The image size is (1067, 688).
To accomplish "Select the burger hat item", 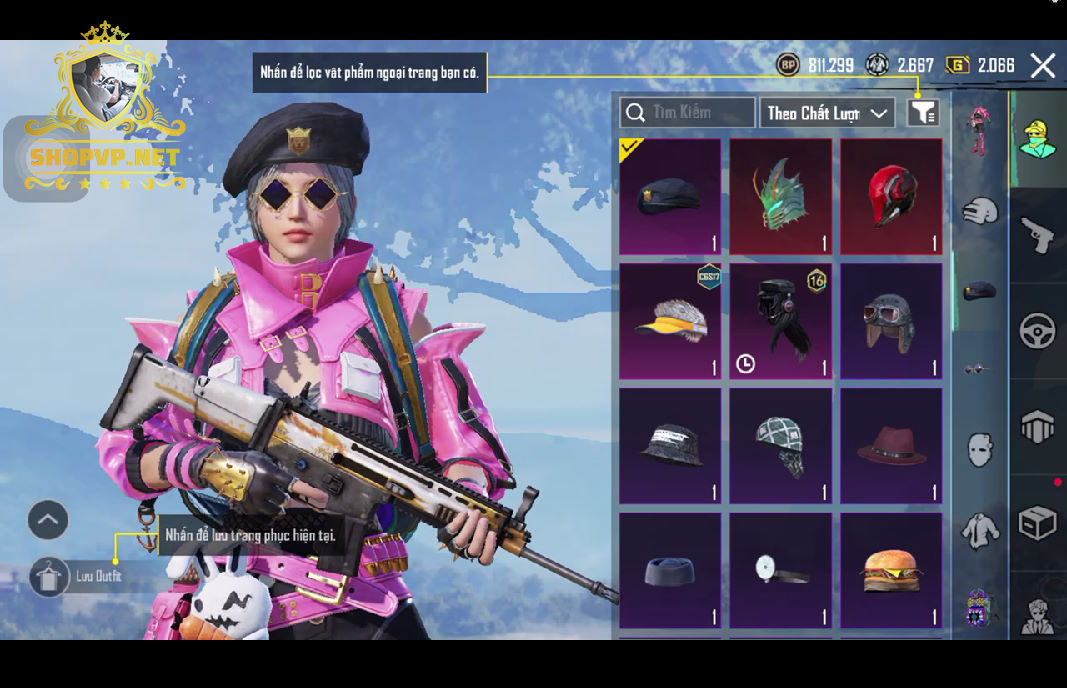I will [x=891, y=570].
